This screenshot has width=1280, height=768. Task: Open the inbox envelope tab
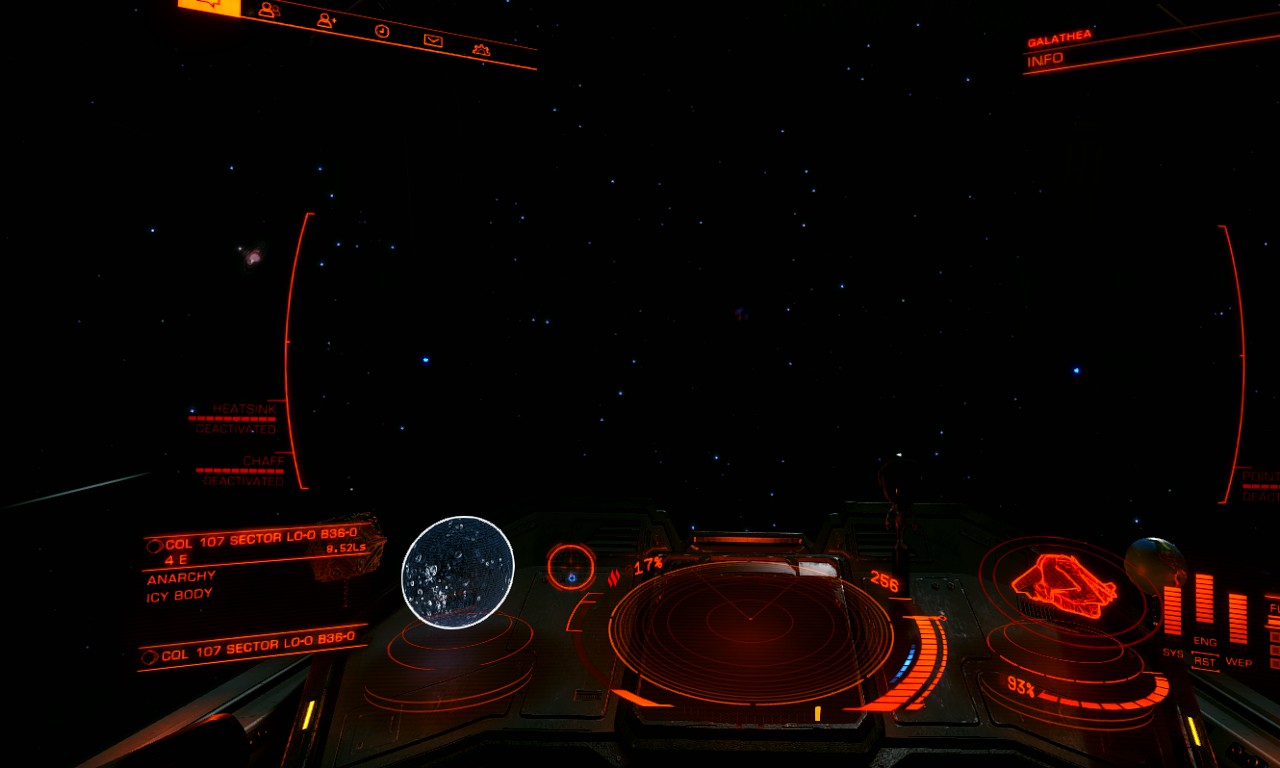433,40
